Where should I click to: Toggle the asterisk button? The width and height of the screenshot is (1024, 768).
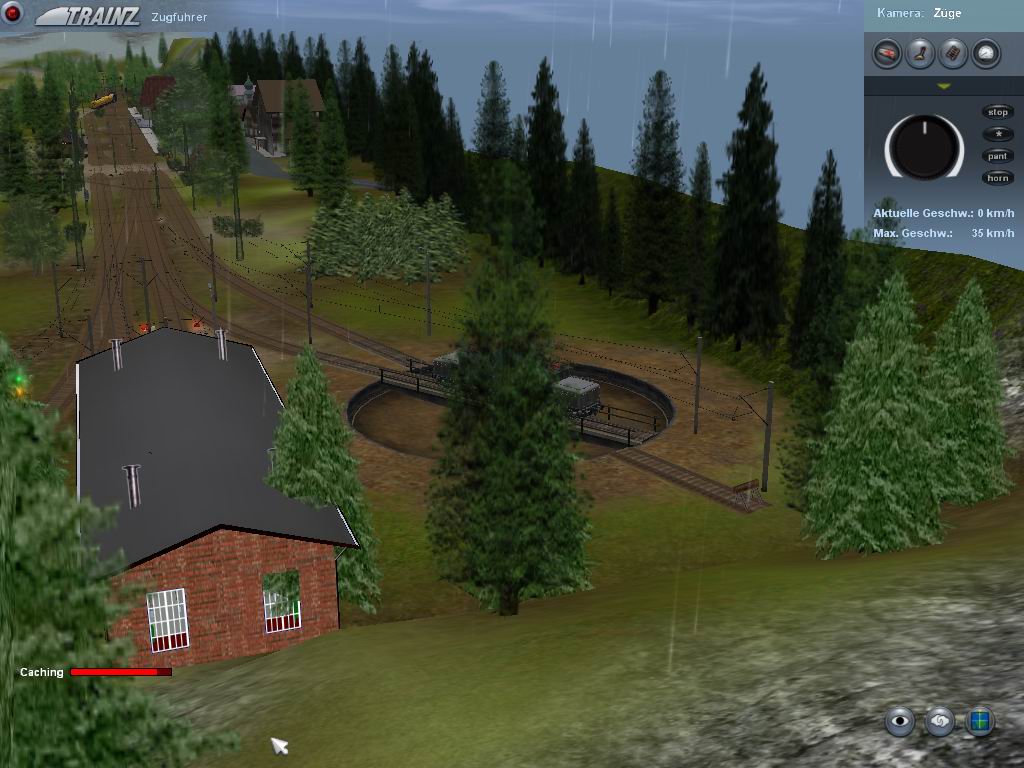[x=997, y=134]
